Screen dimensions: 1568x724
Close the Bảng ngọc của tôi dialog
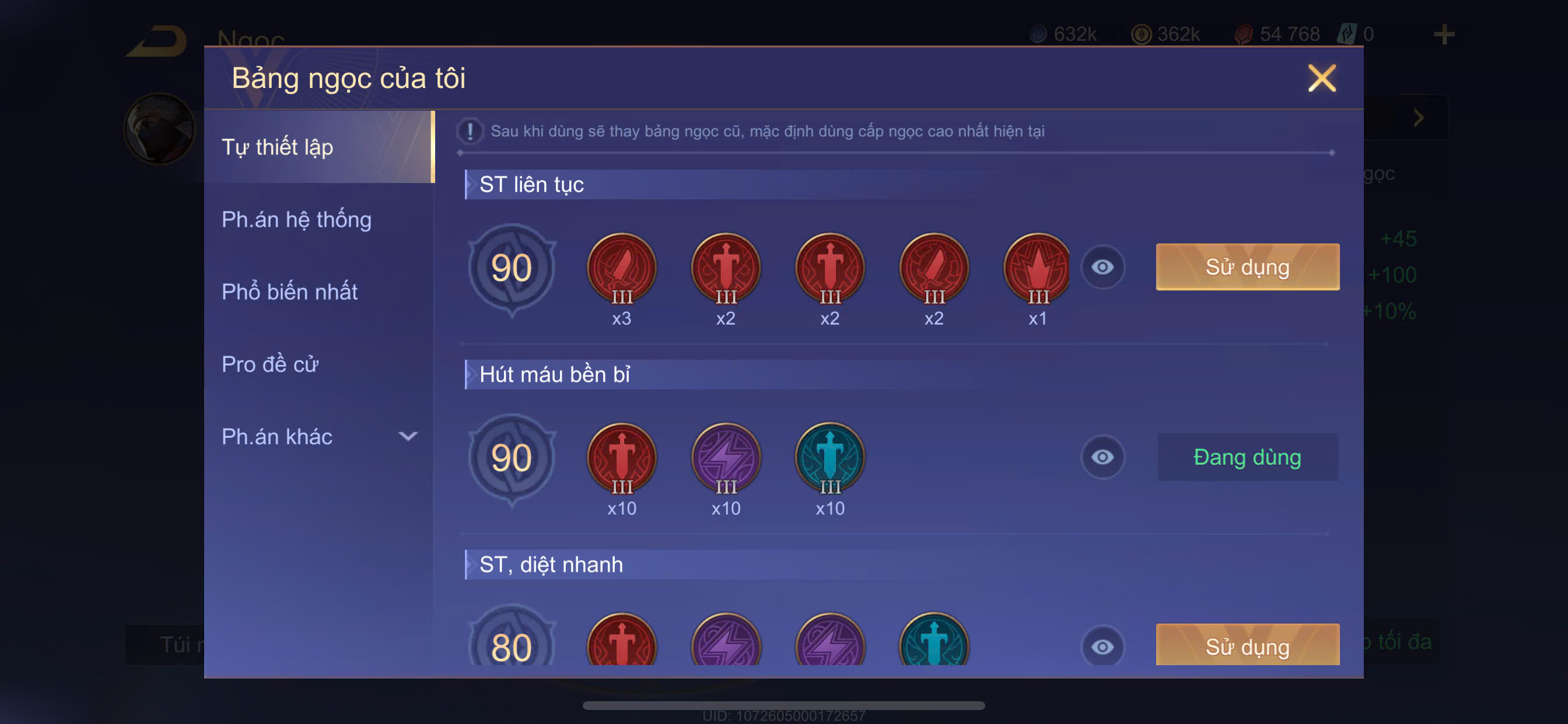[1321, 79]
